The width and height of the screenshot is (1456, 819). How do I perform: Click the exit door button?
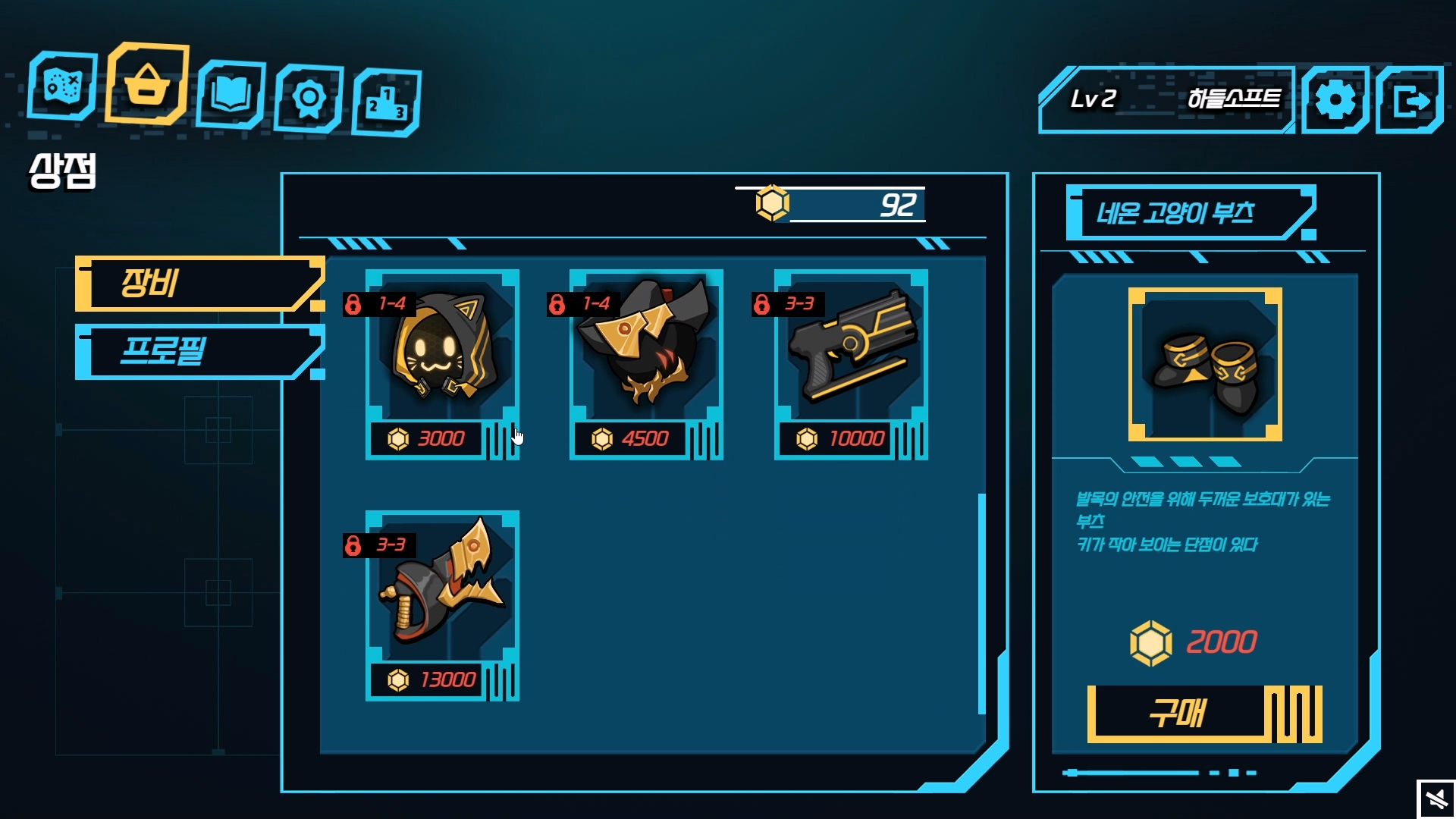(1409, 100)
